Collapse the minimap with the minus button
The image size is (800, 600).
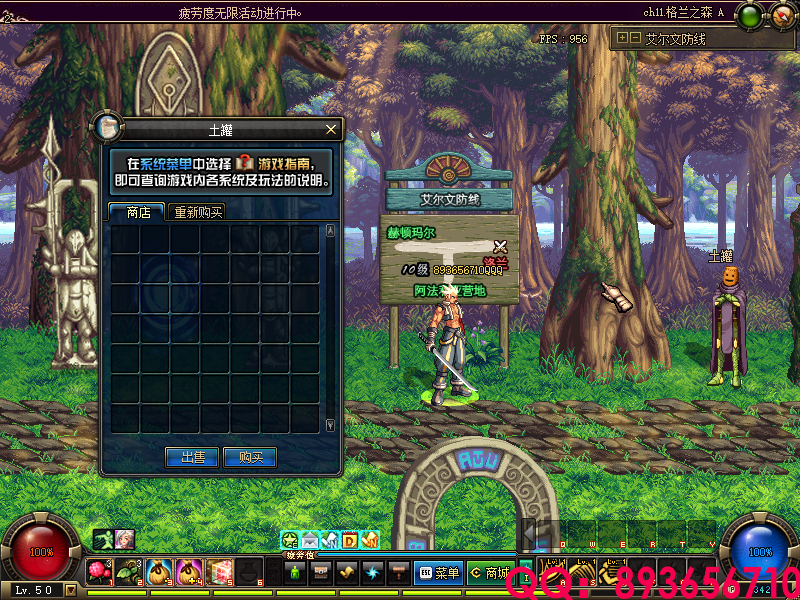pos(634,38)
